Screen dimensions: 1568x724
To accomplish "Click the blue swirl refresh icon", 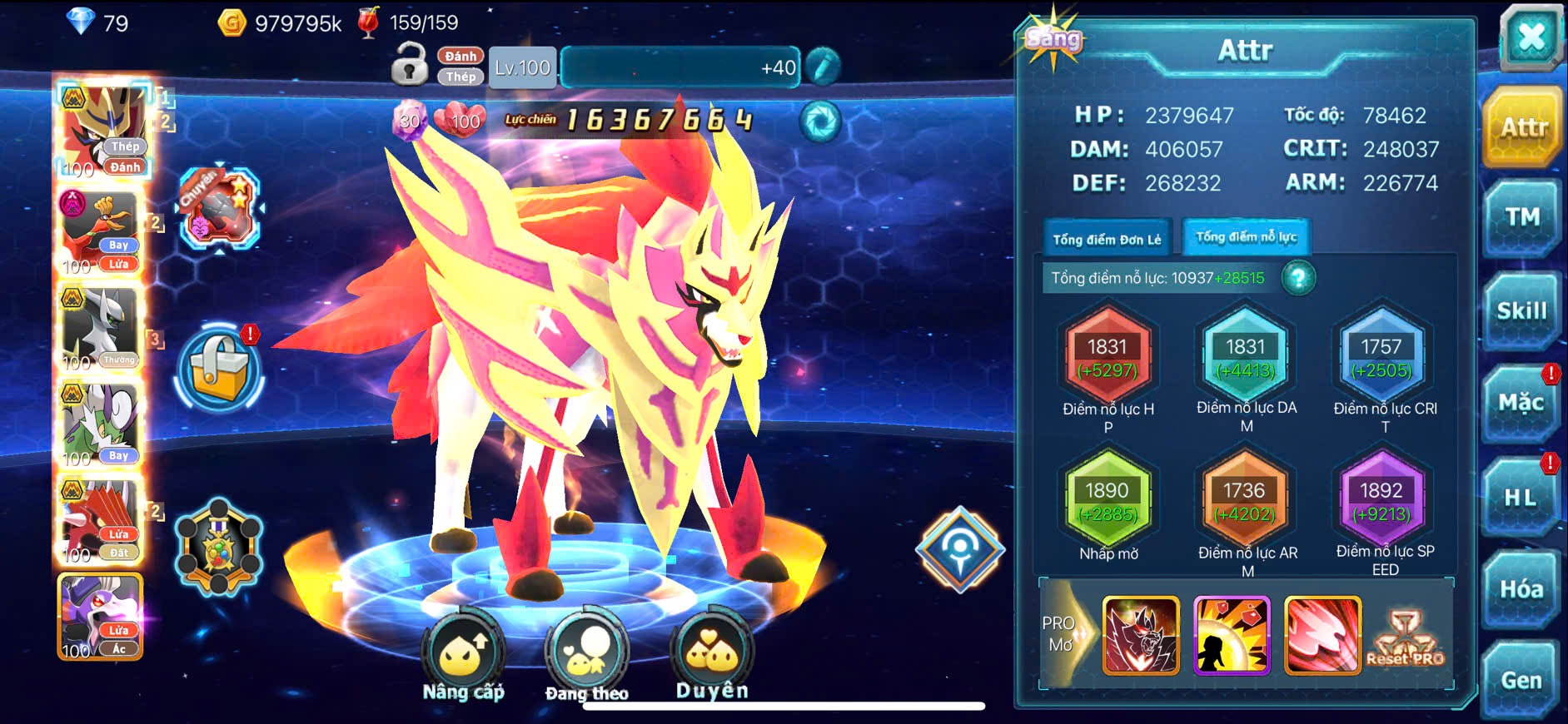I will click(819, 121).
